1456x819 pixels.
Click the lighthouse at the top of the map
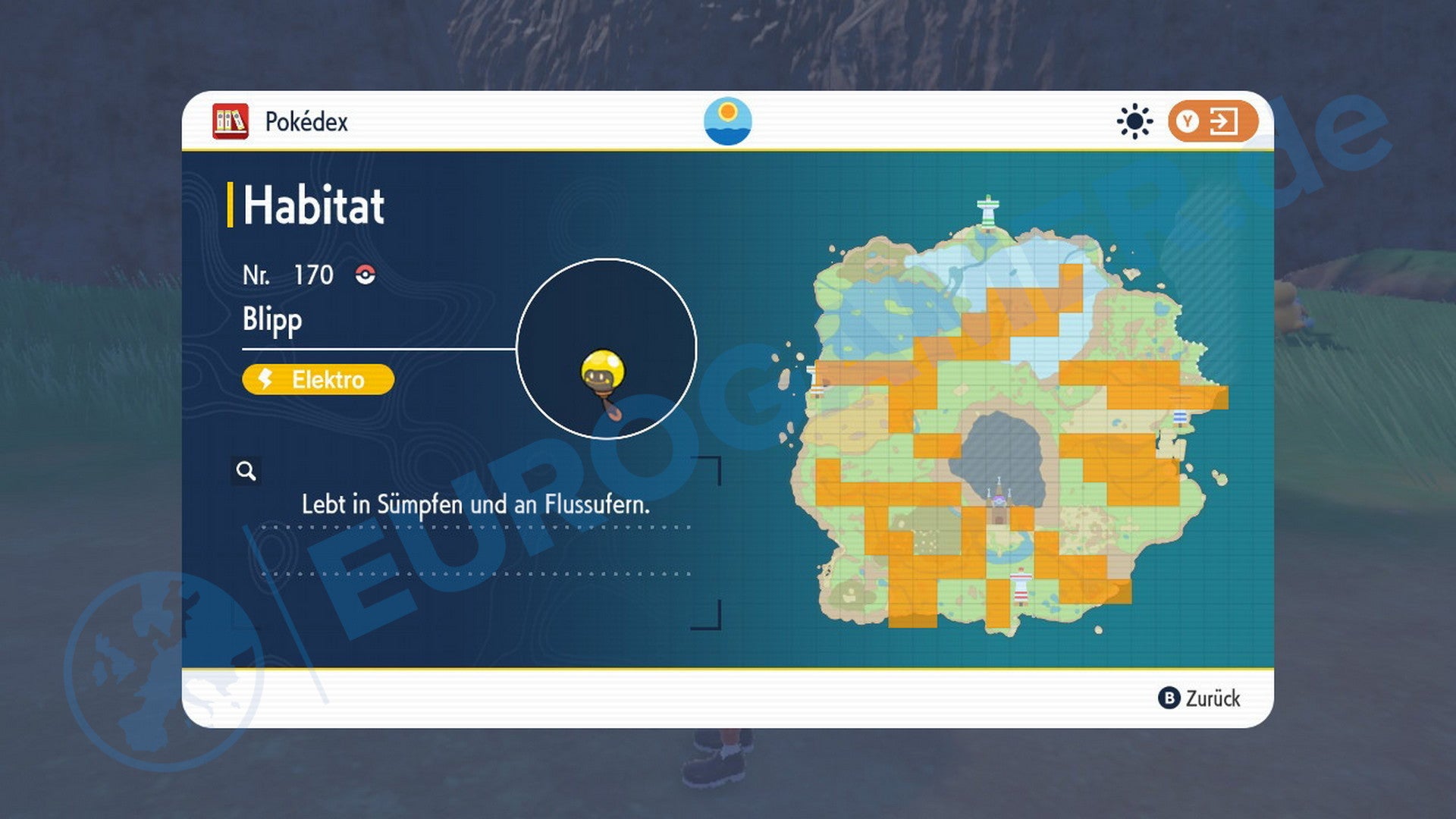tap(987, 209)
